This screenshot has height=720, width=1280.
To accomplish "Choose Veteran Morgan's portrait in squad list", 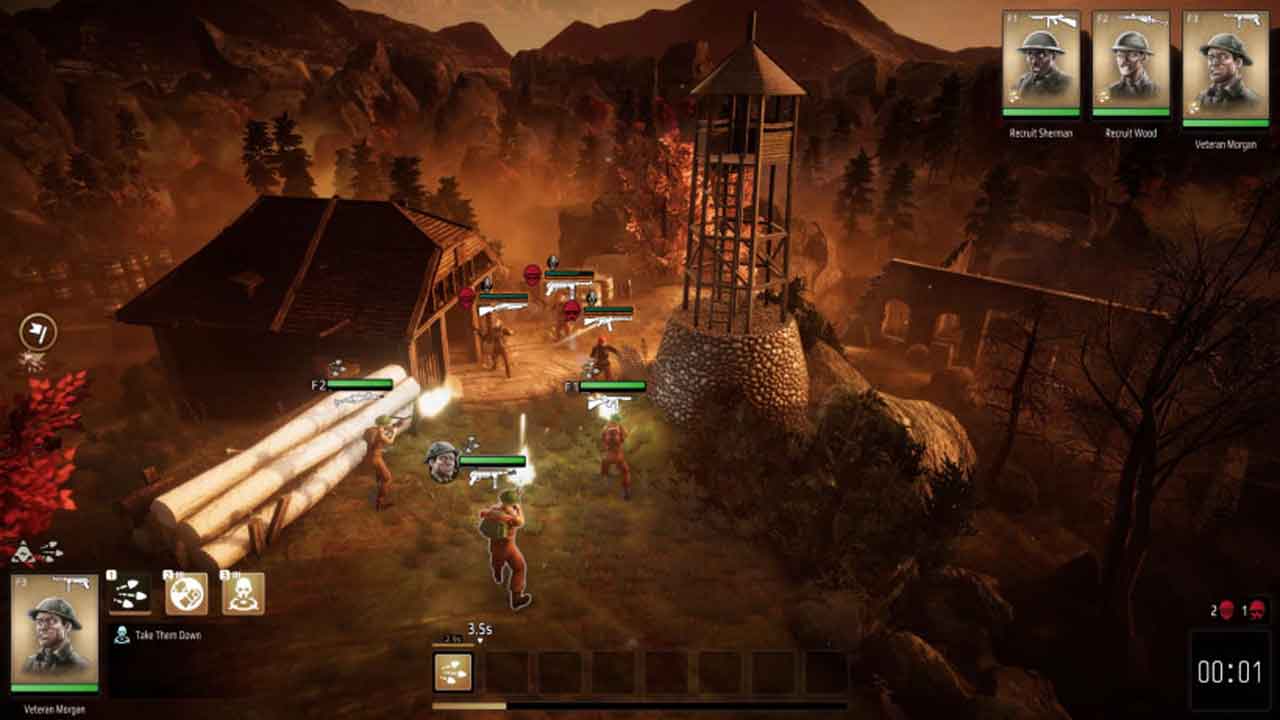I will point(1219,68).
